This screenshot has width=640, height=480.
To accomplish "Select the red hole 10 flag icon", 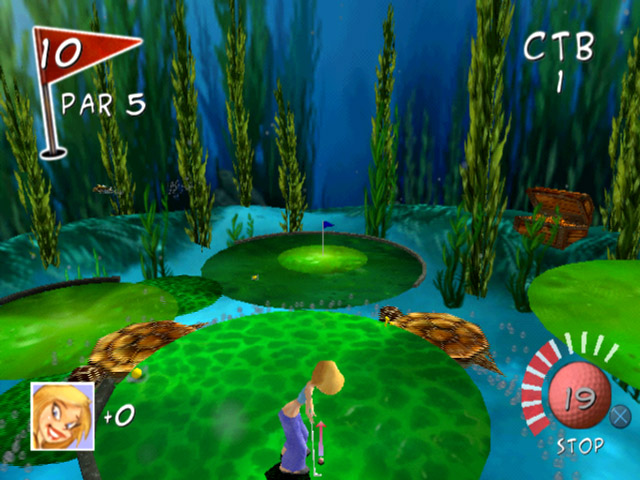I will pos(78,55).
